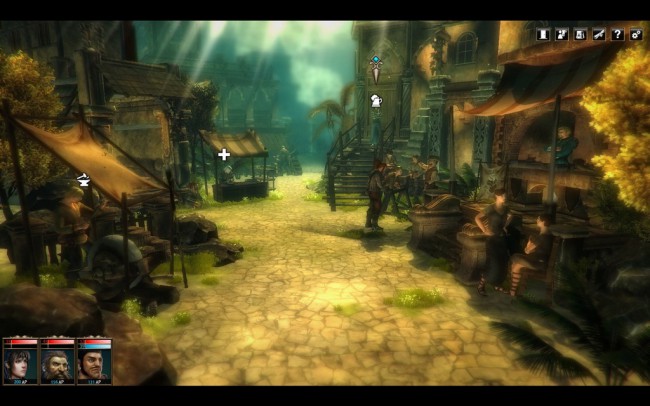Open the settings gears menu
Image resolution: width=650 pixels, height=406 pixels.
[636, 34]
